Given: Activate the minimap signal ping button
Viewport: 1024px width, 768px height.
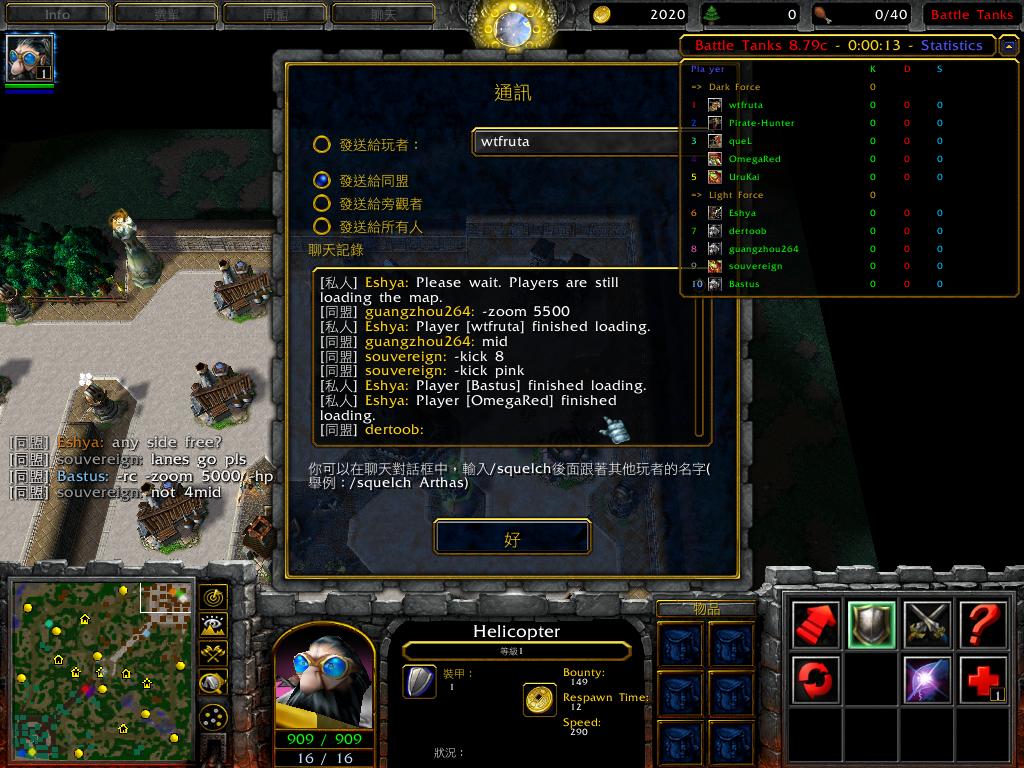Looking at the screenshot, I should click(212, 597).
